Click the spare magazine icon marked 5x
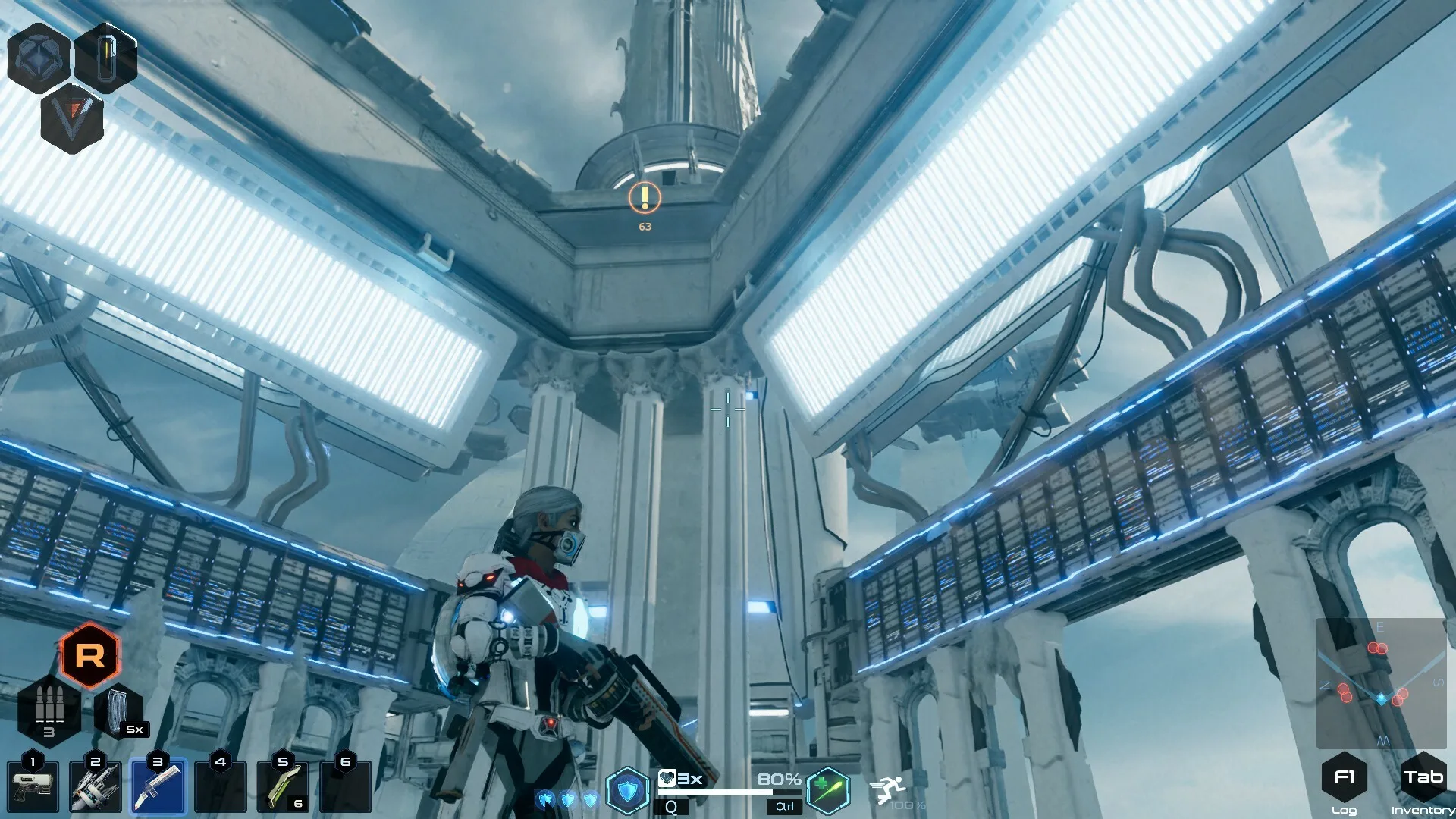This screenshot has width=1456, height=819. (119, 711)
